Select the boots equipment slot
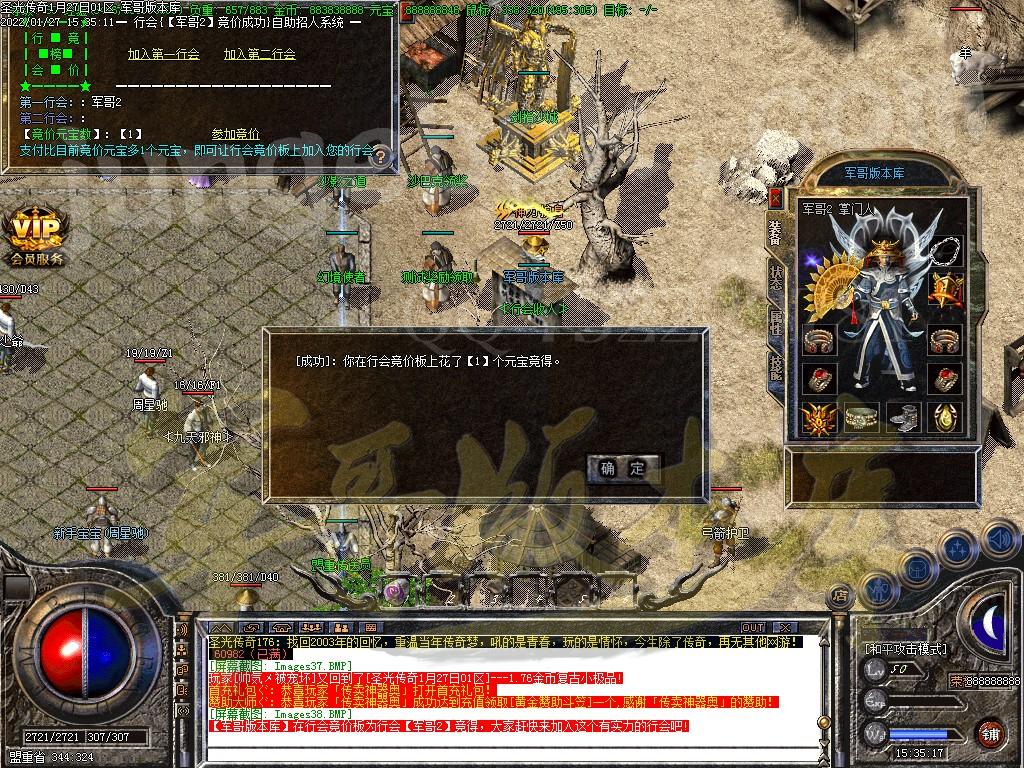 click(x=904, y=417)
